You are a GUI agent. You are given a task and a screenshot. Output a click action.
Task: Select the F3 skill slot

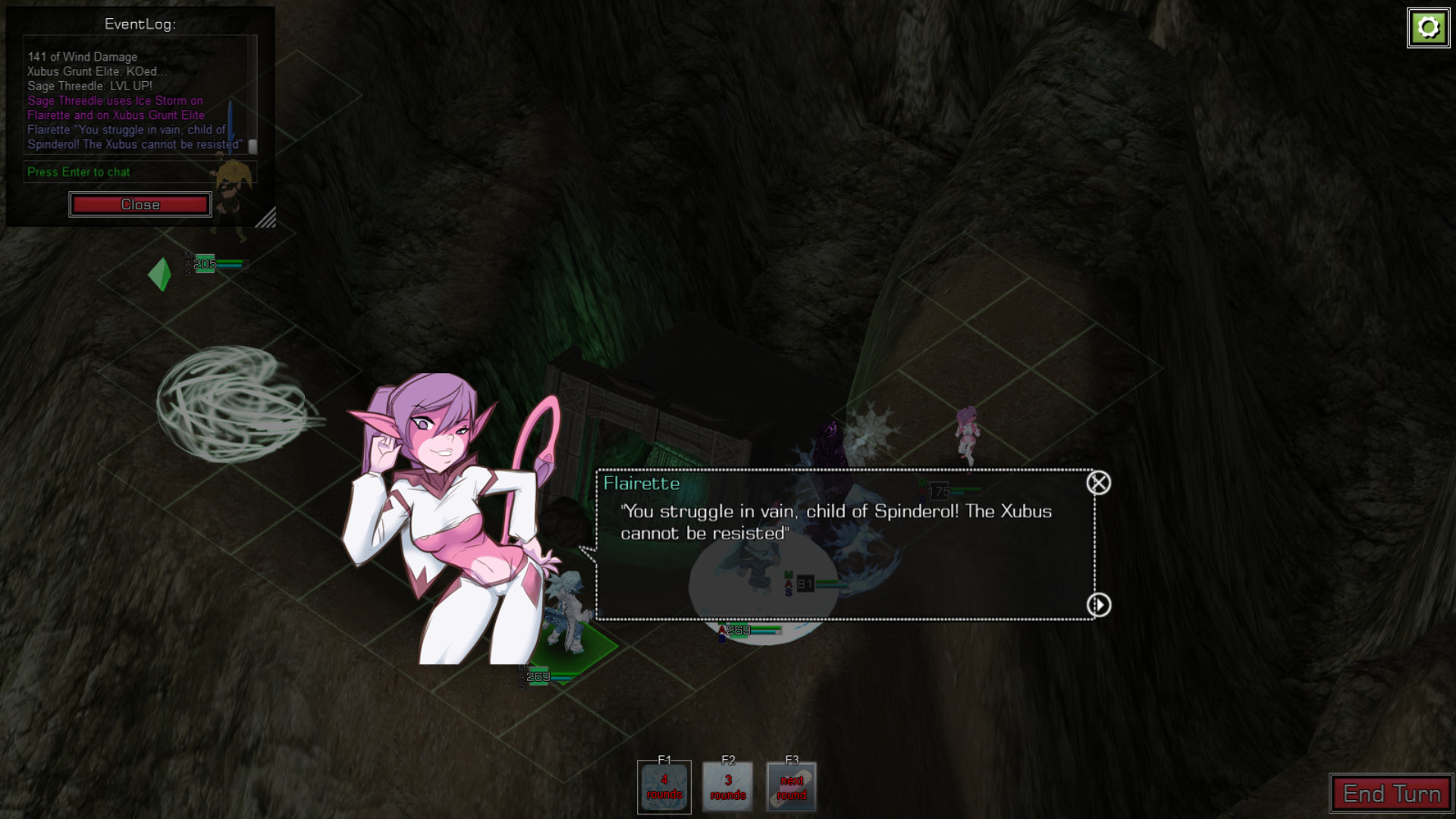click(792, 787)
